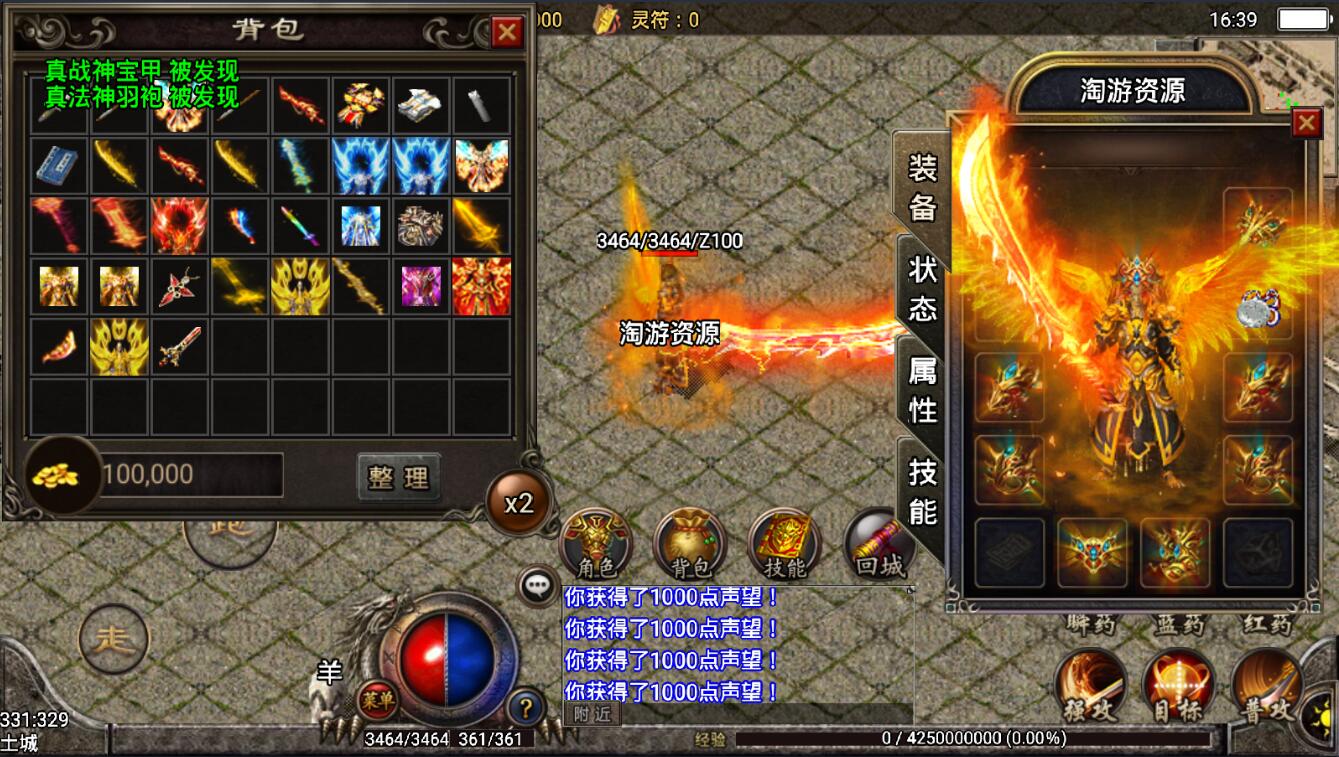Select the blue book item slot
The image size is (1339, 757).
(60, 165)
